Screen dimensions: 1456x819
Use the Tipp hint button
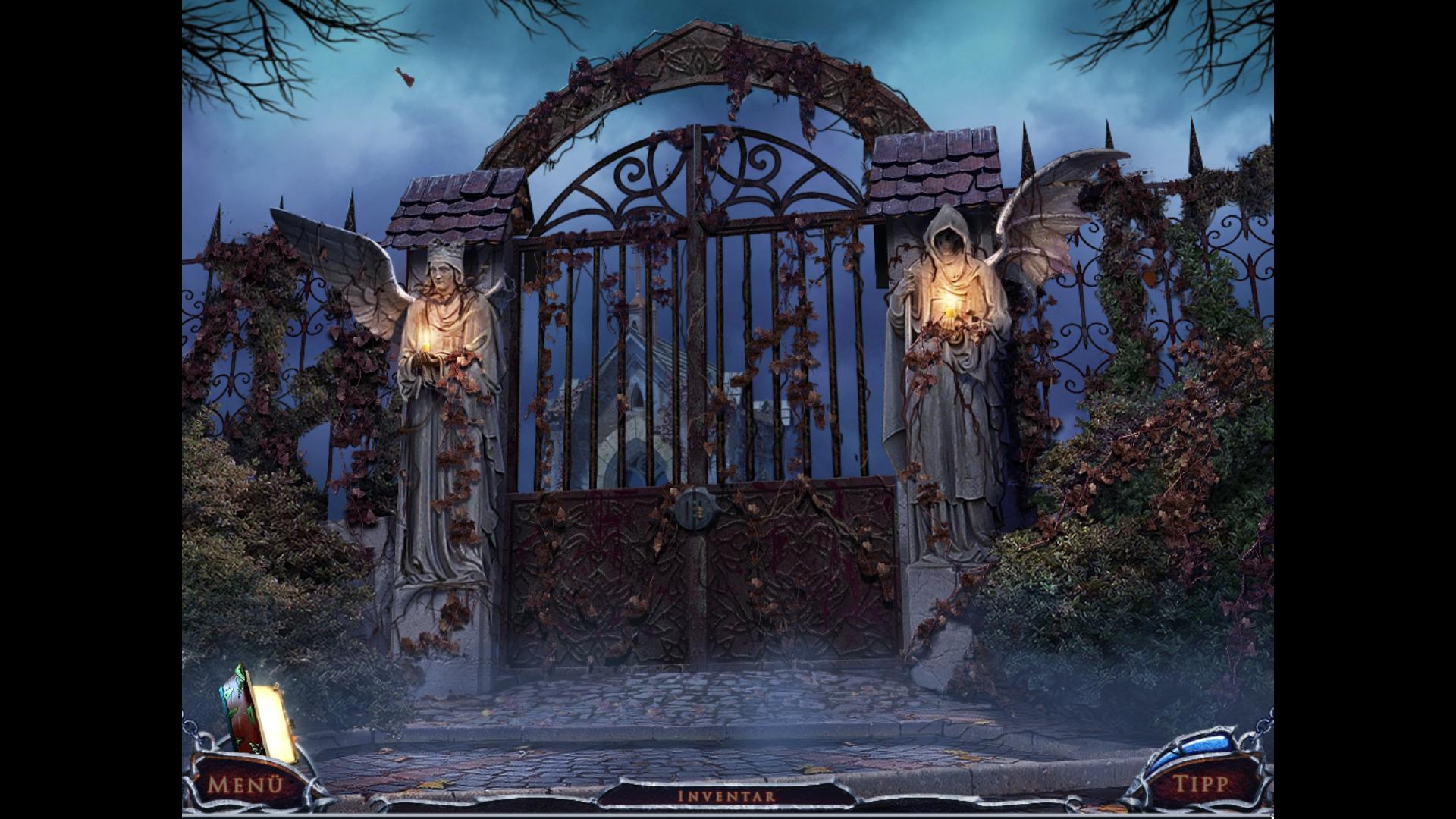pos(1200,783)
